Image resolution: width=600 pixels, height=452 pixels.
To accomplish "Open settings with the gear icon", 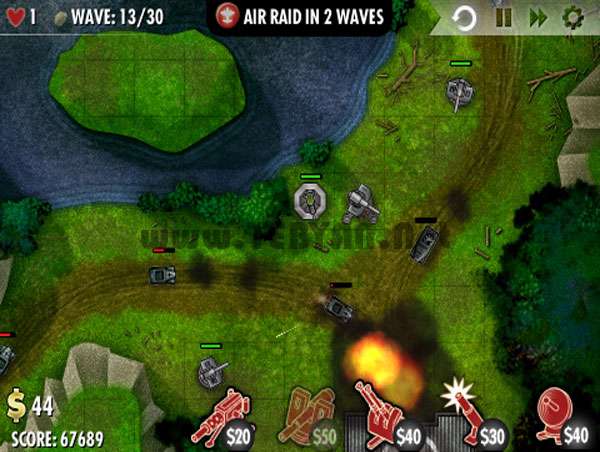I will pos(573,17).
